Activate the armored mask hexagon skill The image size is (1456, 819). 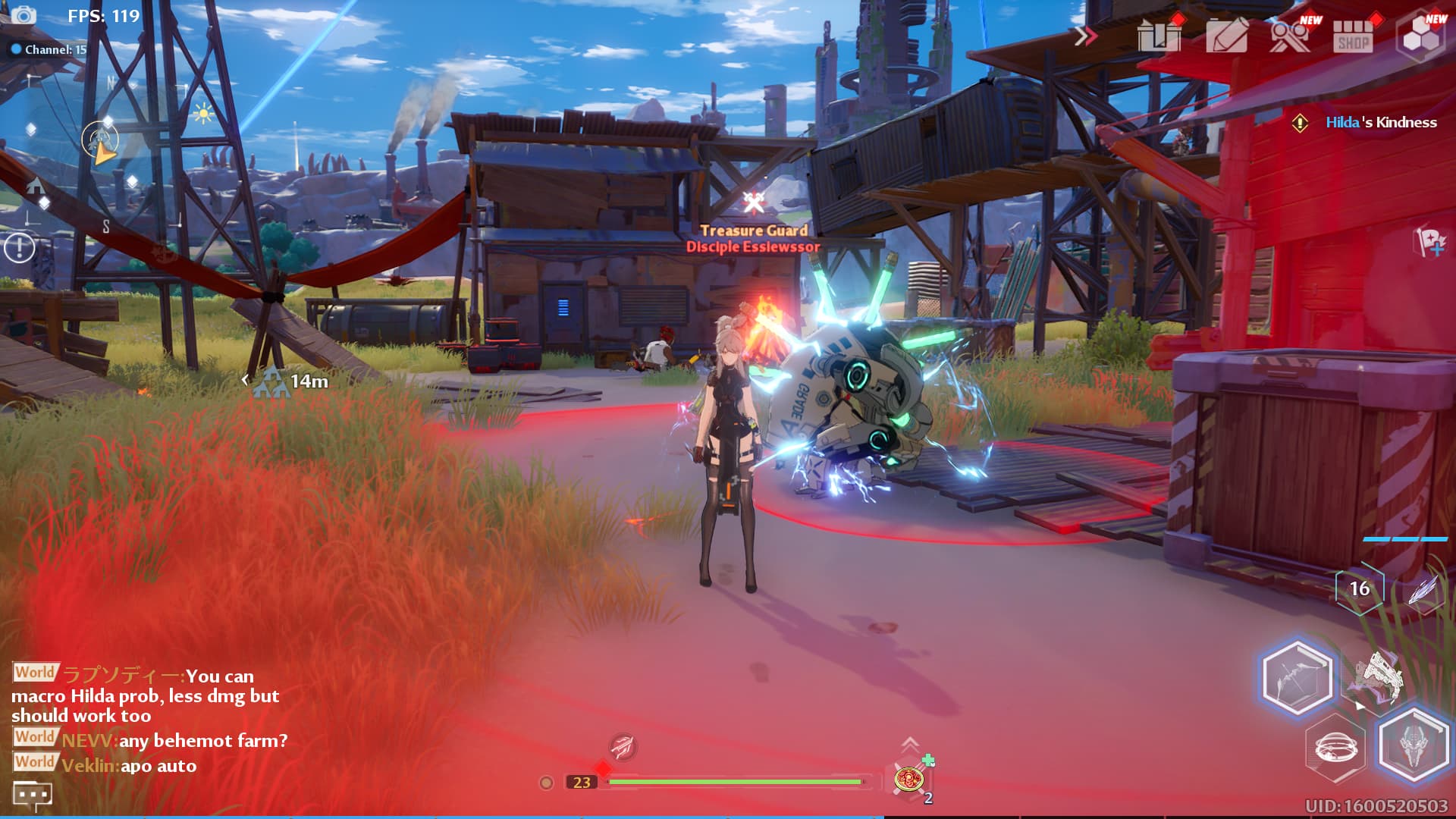(1414, 745)
